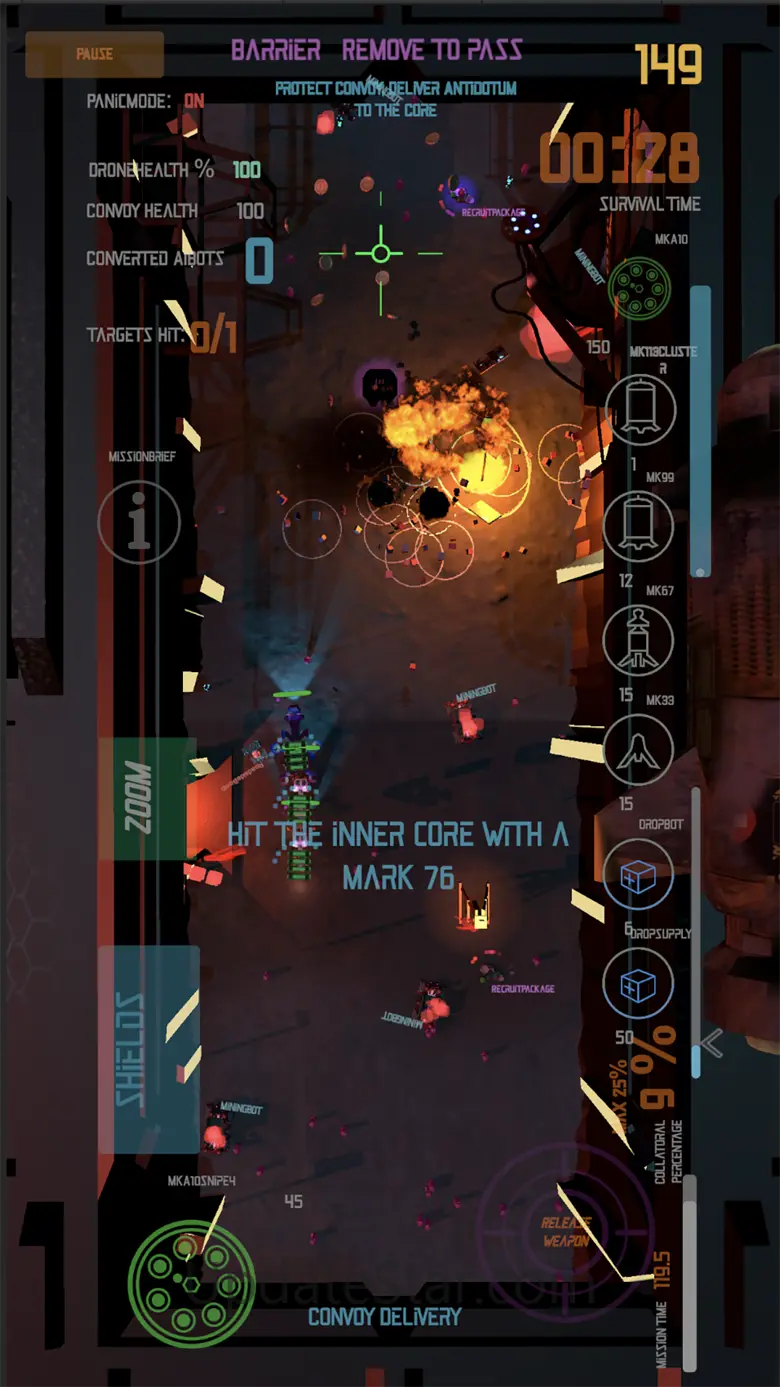780x1387 pixels.
Task: Fire with the Release Weapon button
Action: coord(566,1231)
